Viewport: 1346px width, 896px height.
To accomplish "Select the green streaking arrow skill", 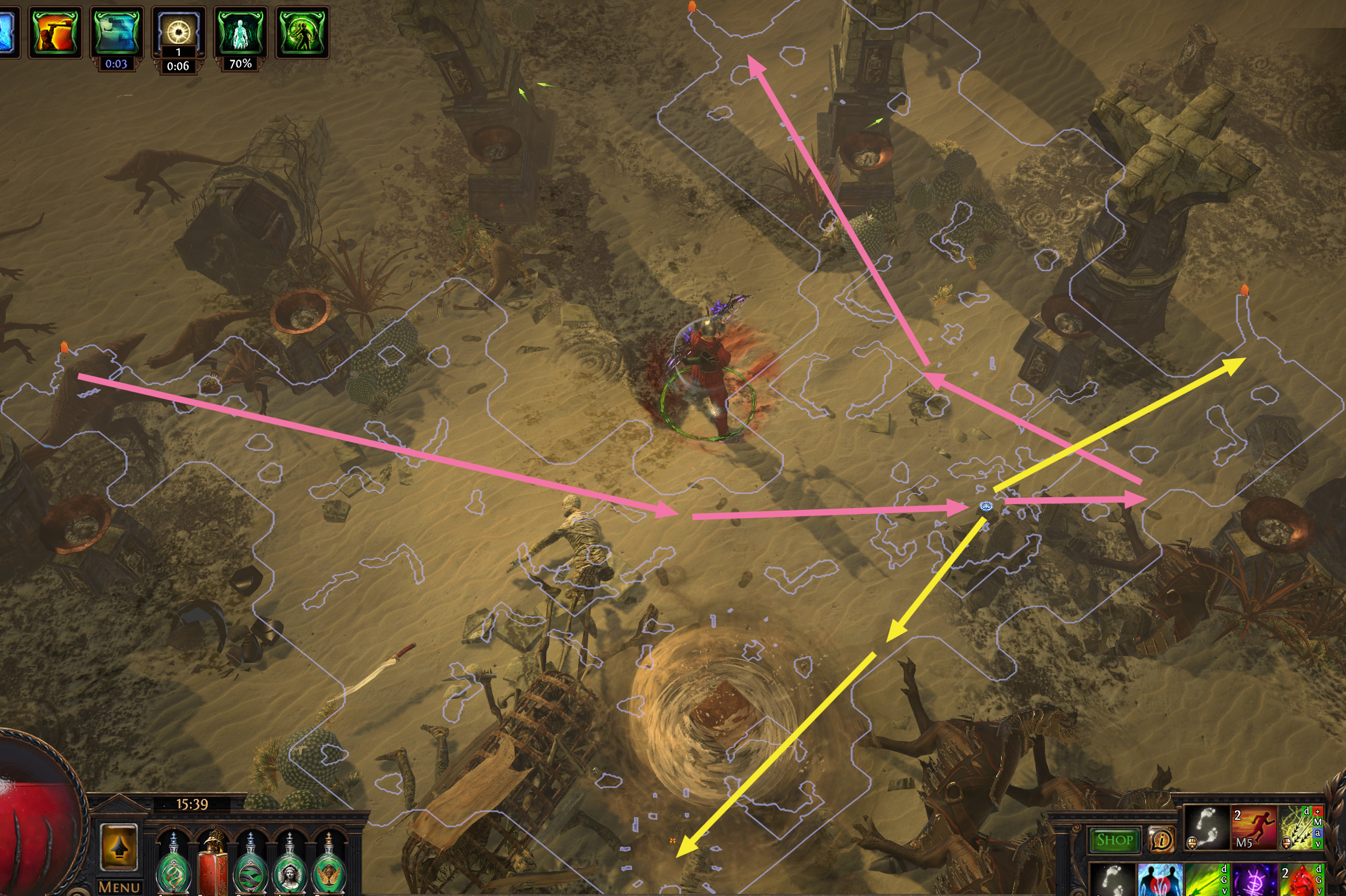I will click(1207, 880).
